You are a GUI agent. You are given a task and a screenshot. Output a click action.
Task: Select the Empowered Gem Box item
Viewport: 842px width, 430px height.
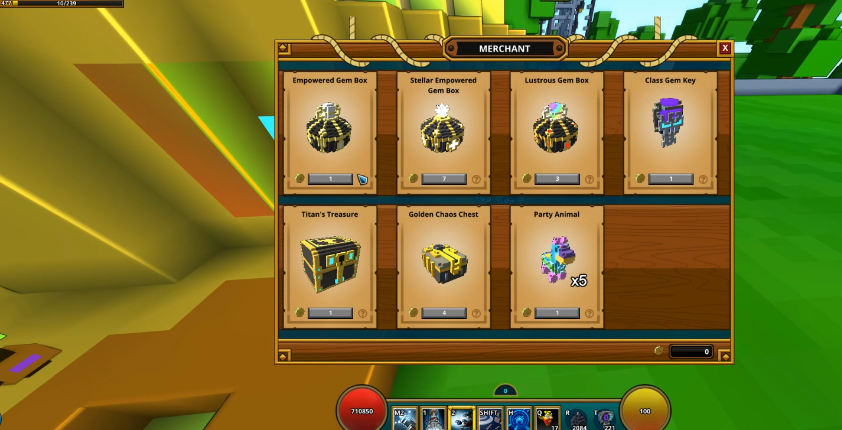click(x=330, y=127)
